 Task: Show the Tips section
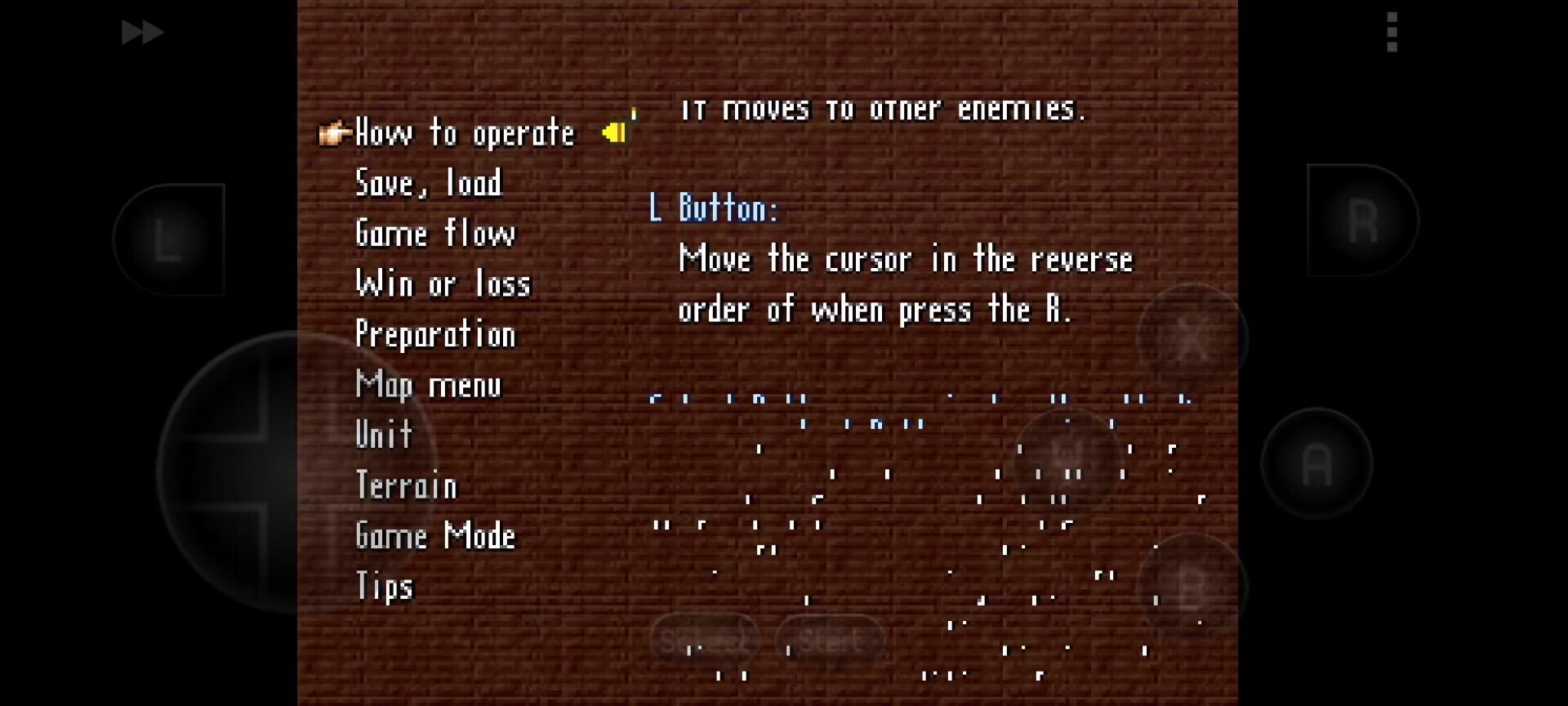(385, 587)
